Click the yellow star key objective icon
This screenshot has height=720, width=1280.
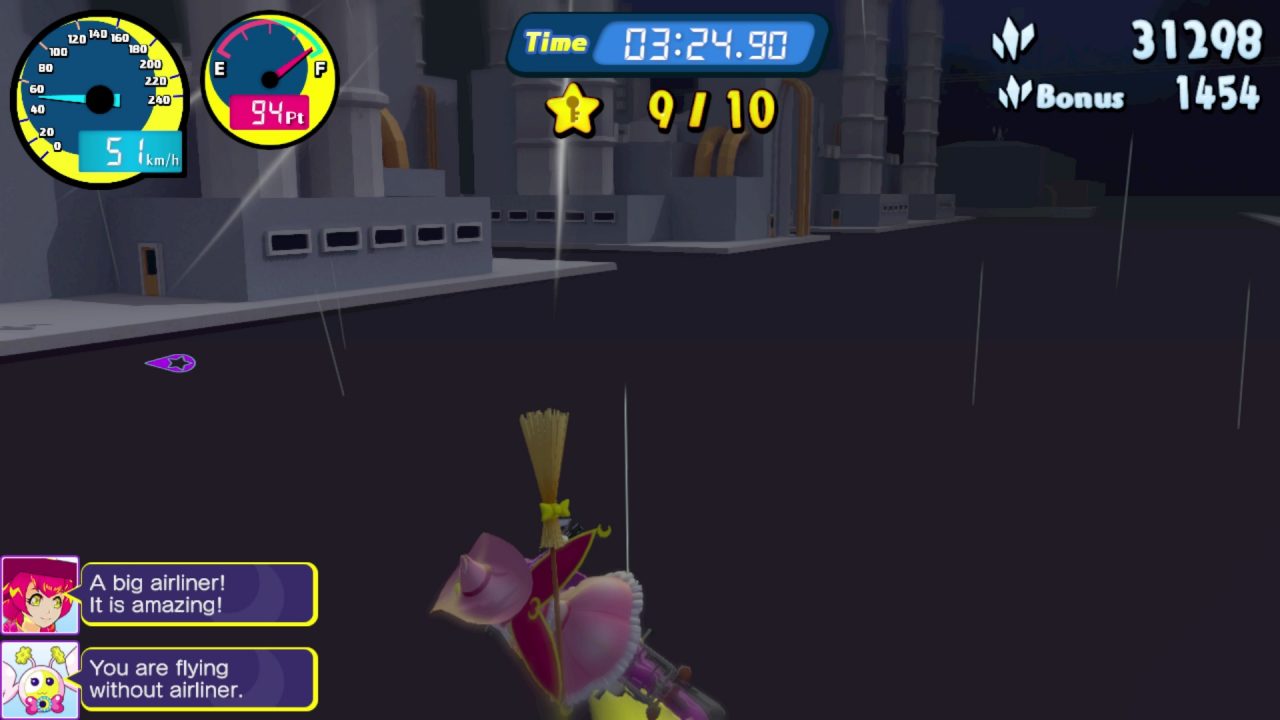click(572, 110)
